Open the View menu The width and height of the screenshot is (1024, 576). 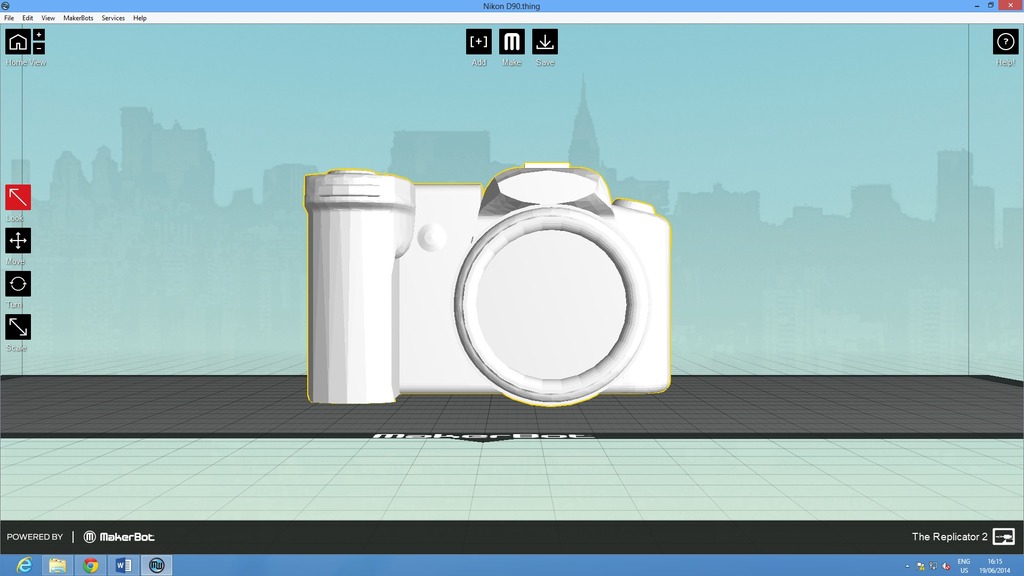(x=48, y=18)
